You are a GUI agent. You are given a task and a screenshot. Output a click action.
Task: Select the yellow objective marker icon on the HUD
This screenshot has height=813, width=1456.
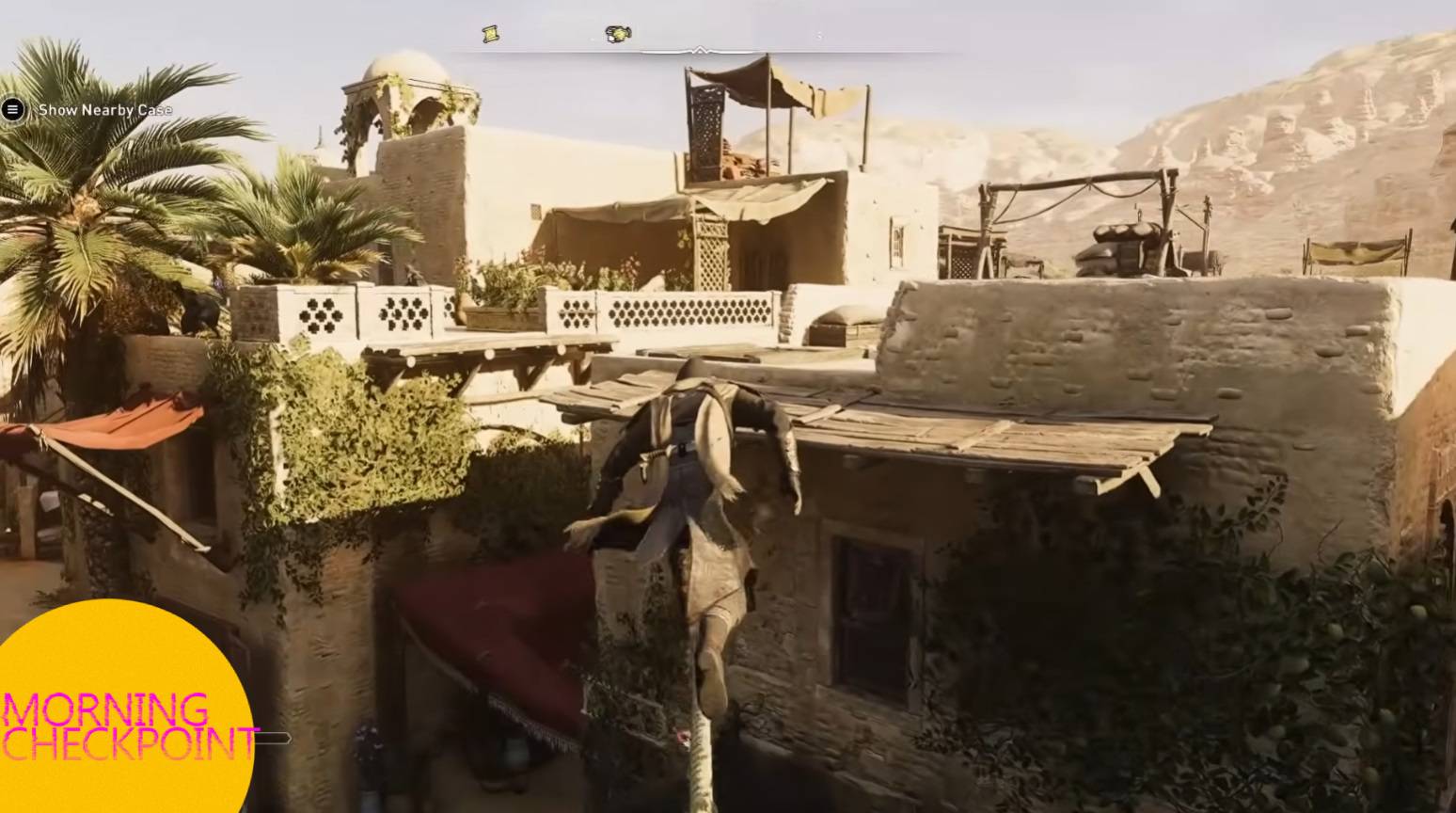[616, 34]
